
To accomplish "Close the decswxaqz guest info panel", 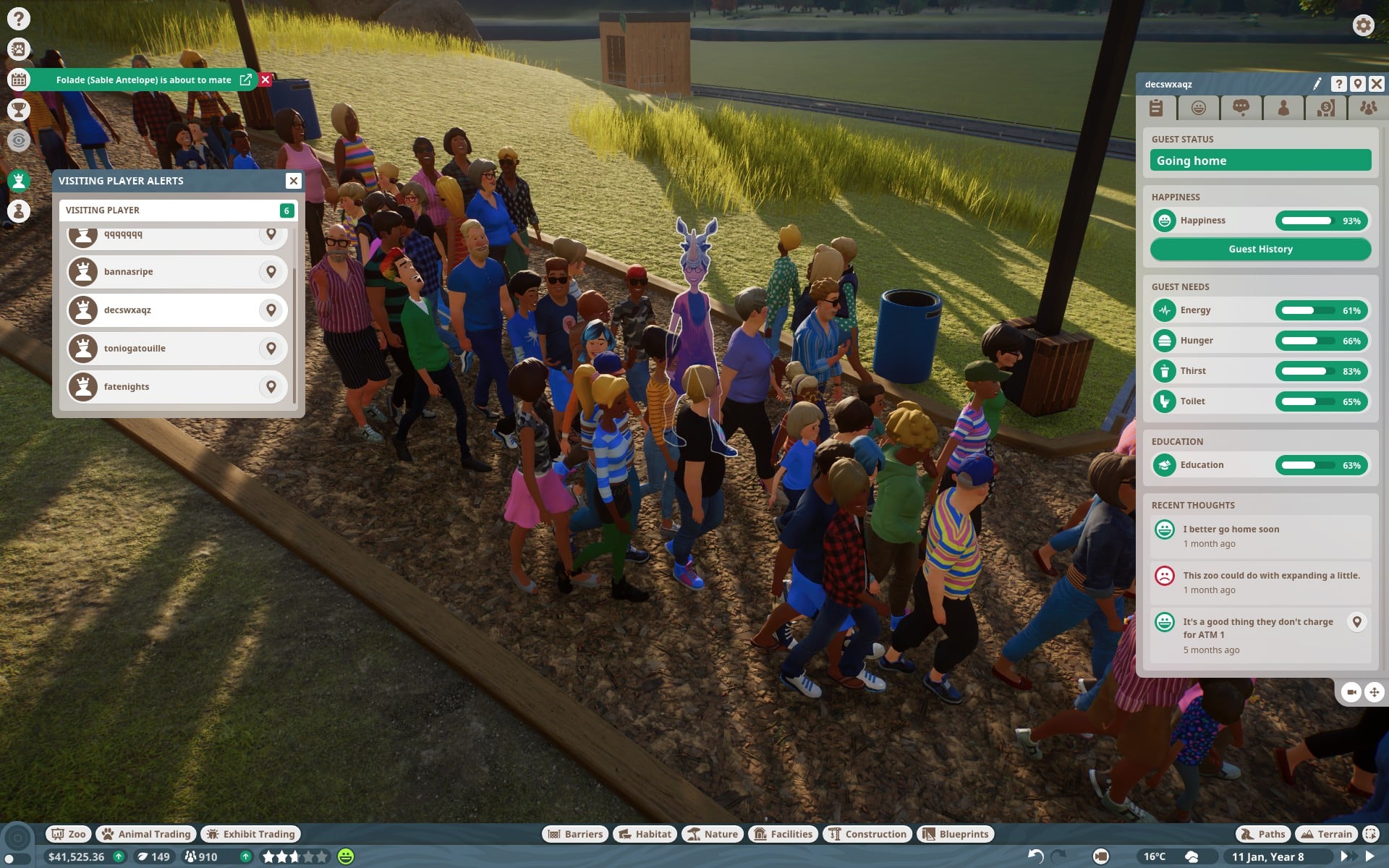I will [1377, 84].
